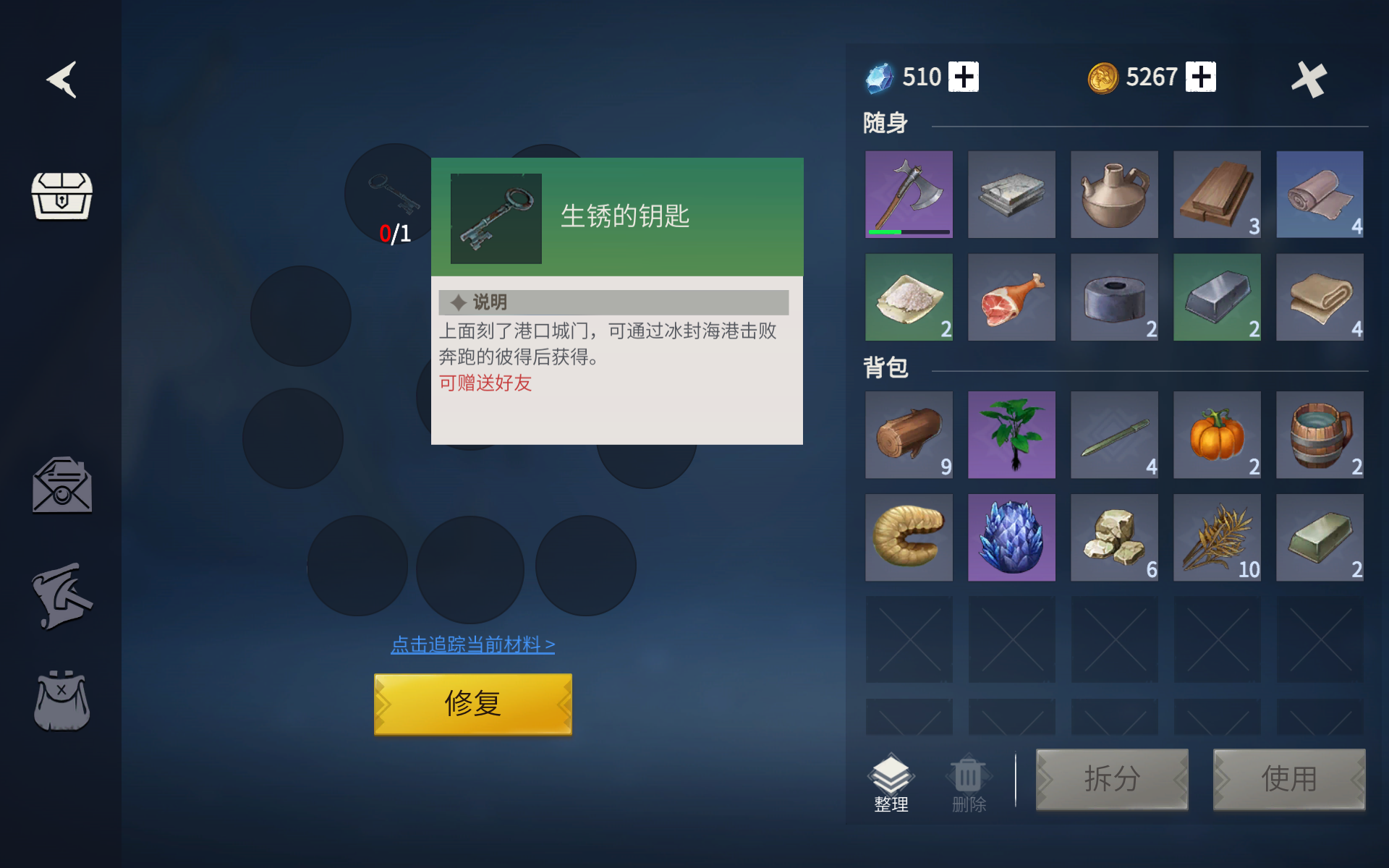Select the axe in the 随身 slots
1389x868 pixels.
coord(909,194)
